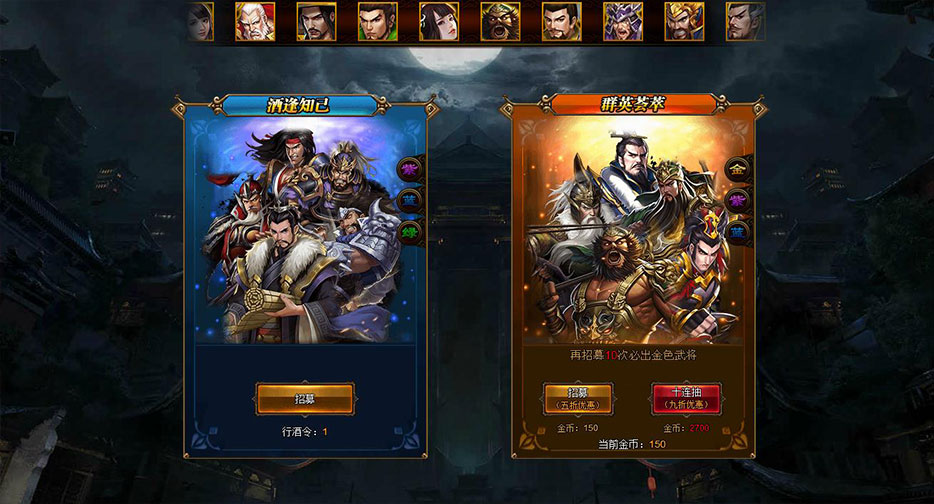Pick the roaring dark-bearded warrior portrait
Screen dimensions: 934x504
500,21
